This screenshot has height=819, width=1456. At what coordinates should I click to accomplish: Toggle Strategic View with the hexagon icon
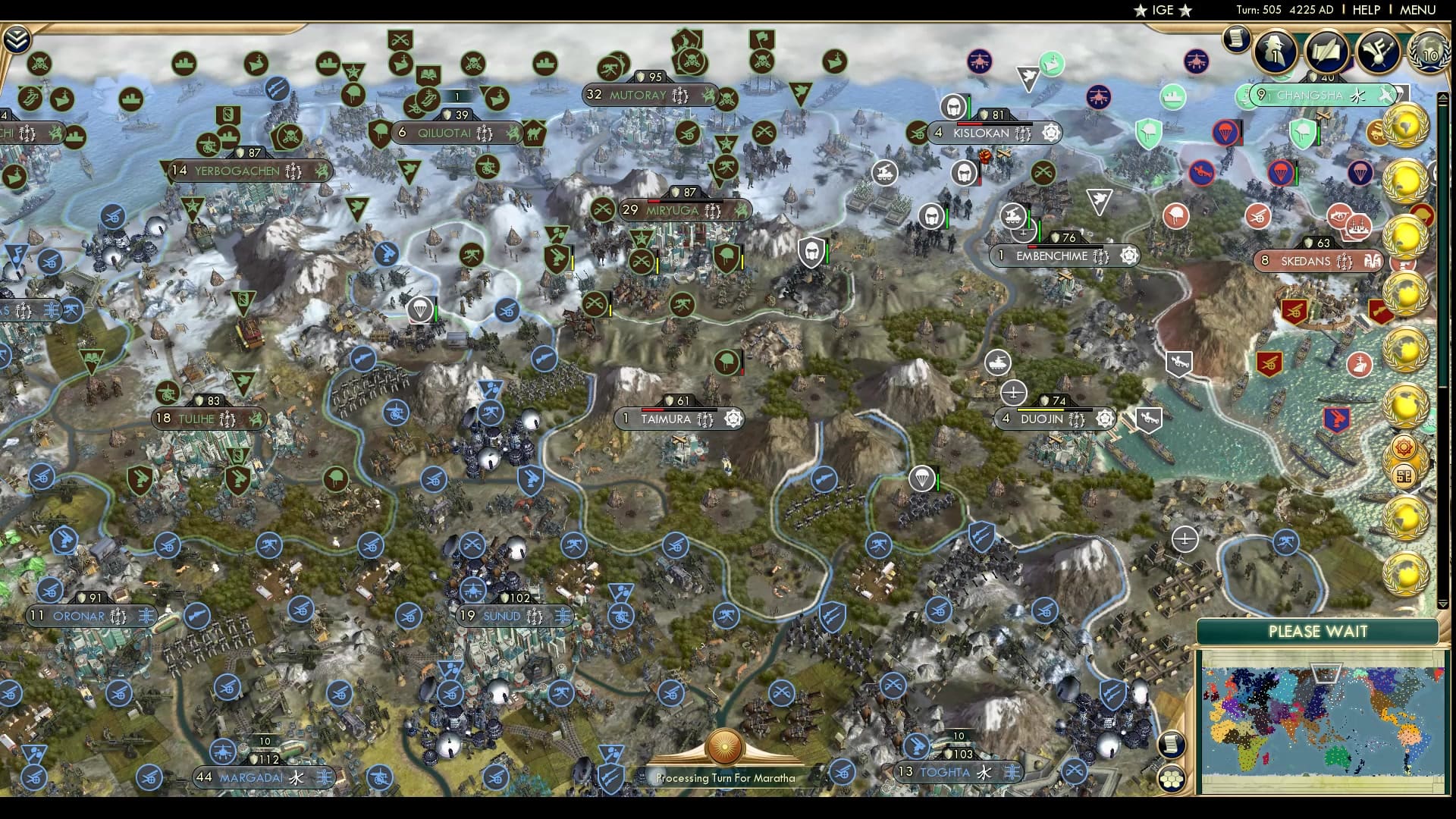[1171, 780]
